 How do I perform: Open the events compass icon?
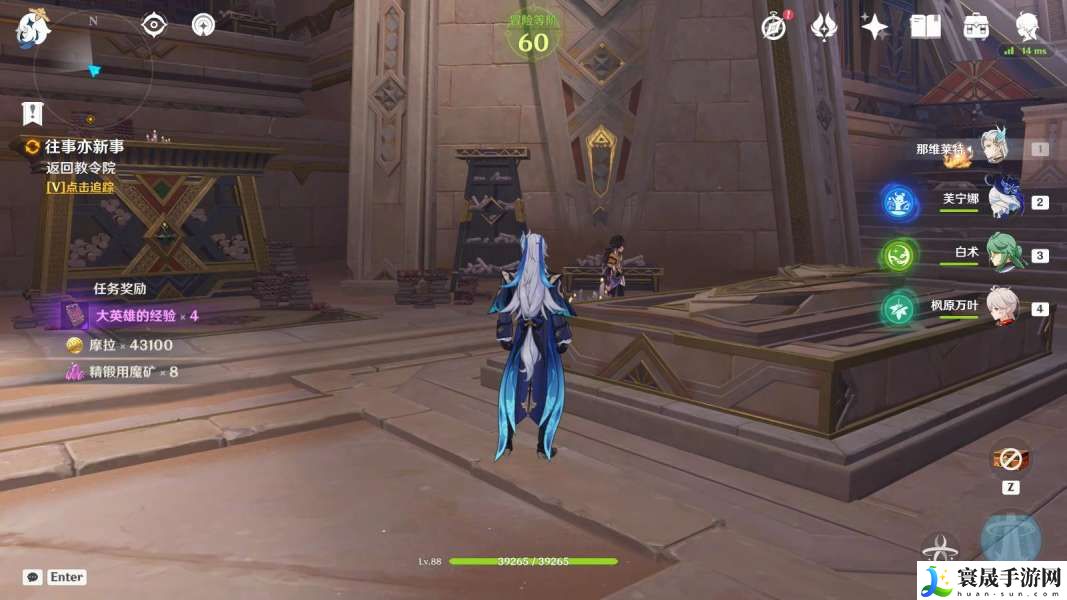tap(773, 28)
